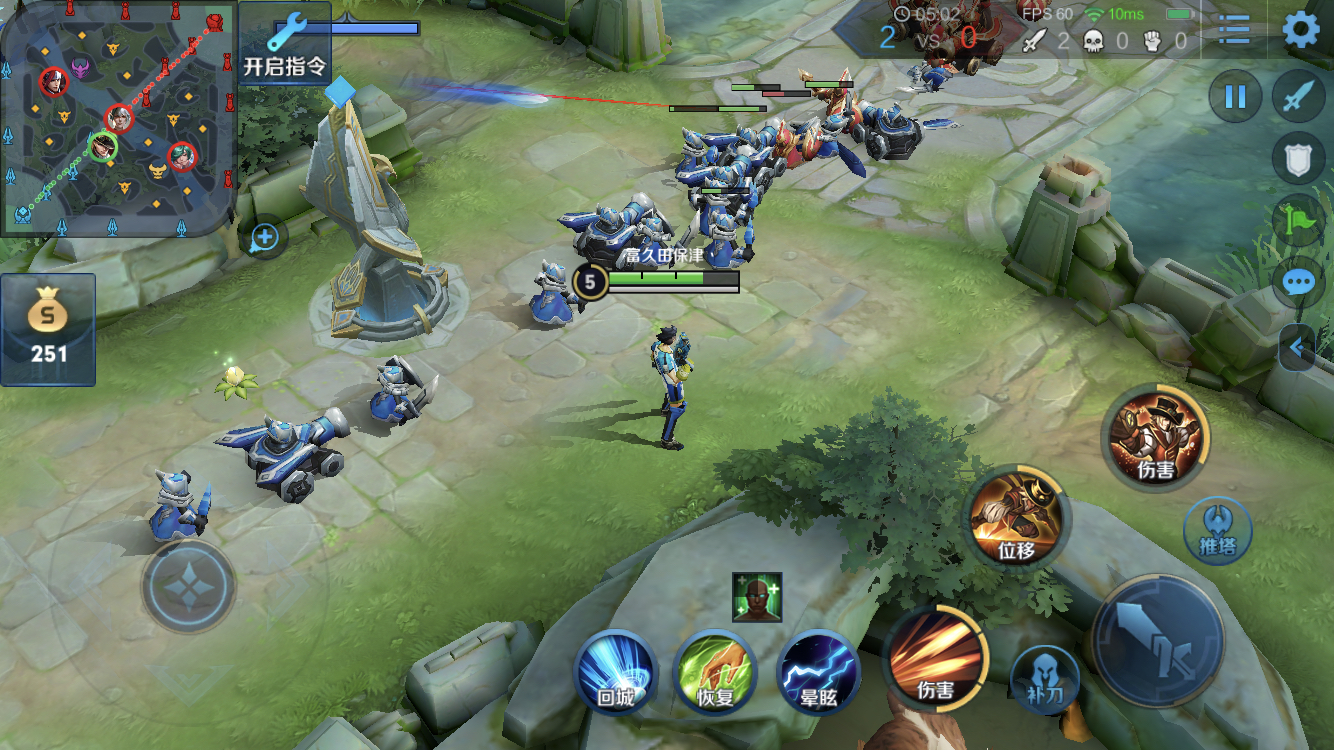
Task: Open the gold shop showing 251
Action: tap(48, 330)
